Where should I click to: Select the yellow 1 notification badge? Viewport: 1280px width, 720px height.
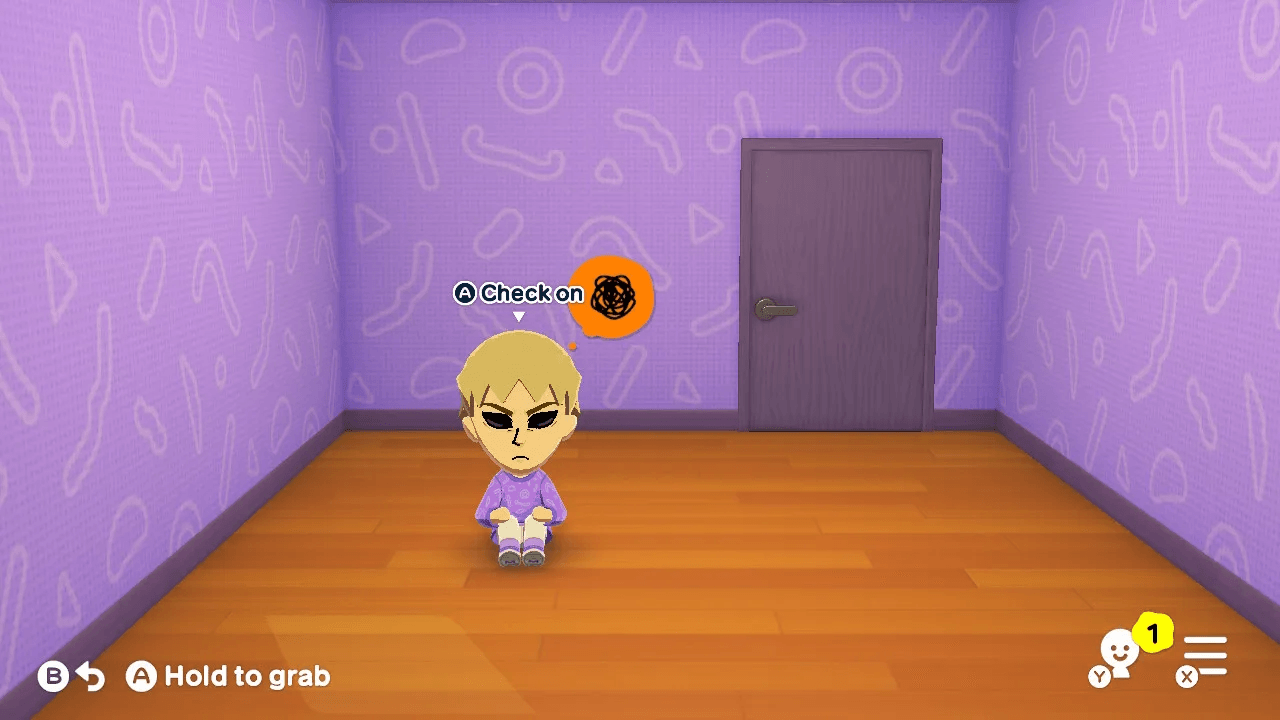[1153, 634]
